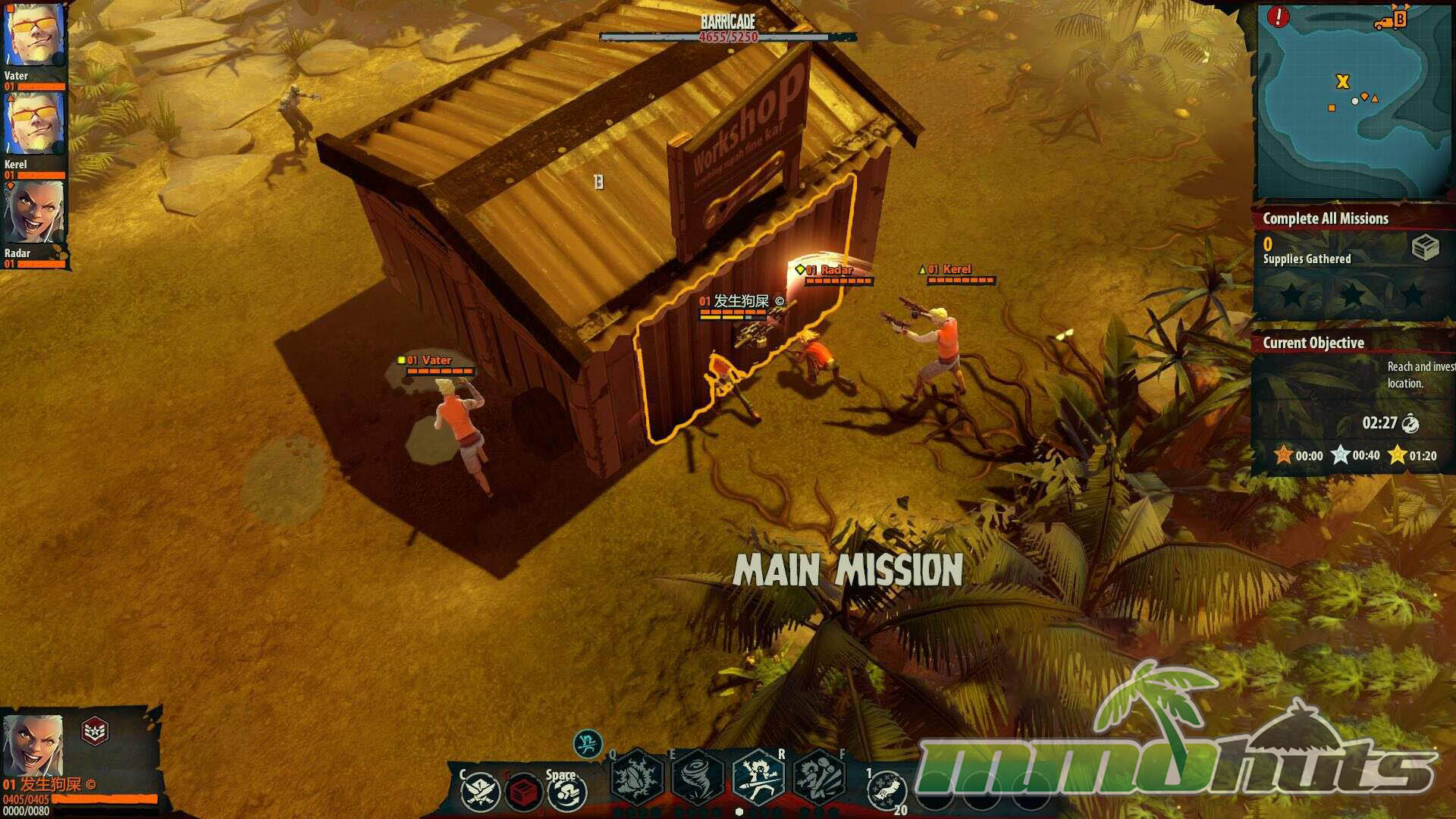Click the red exclamation alert on minimap

click(x=1279, y=17)
